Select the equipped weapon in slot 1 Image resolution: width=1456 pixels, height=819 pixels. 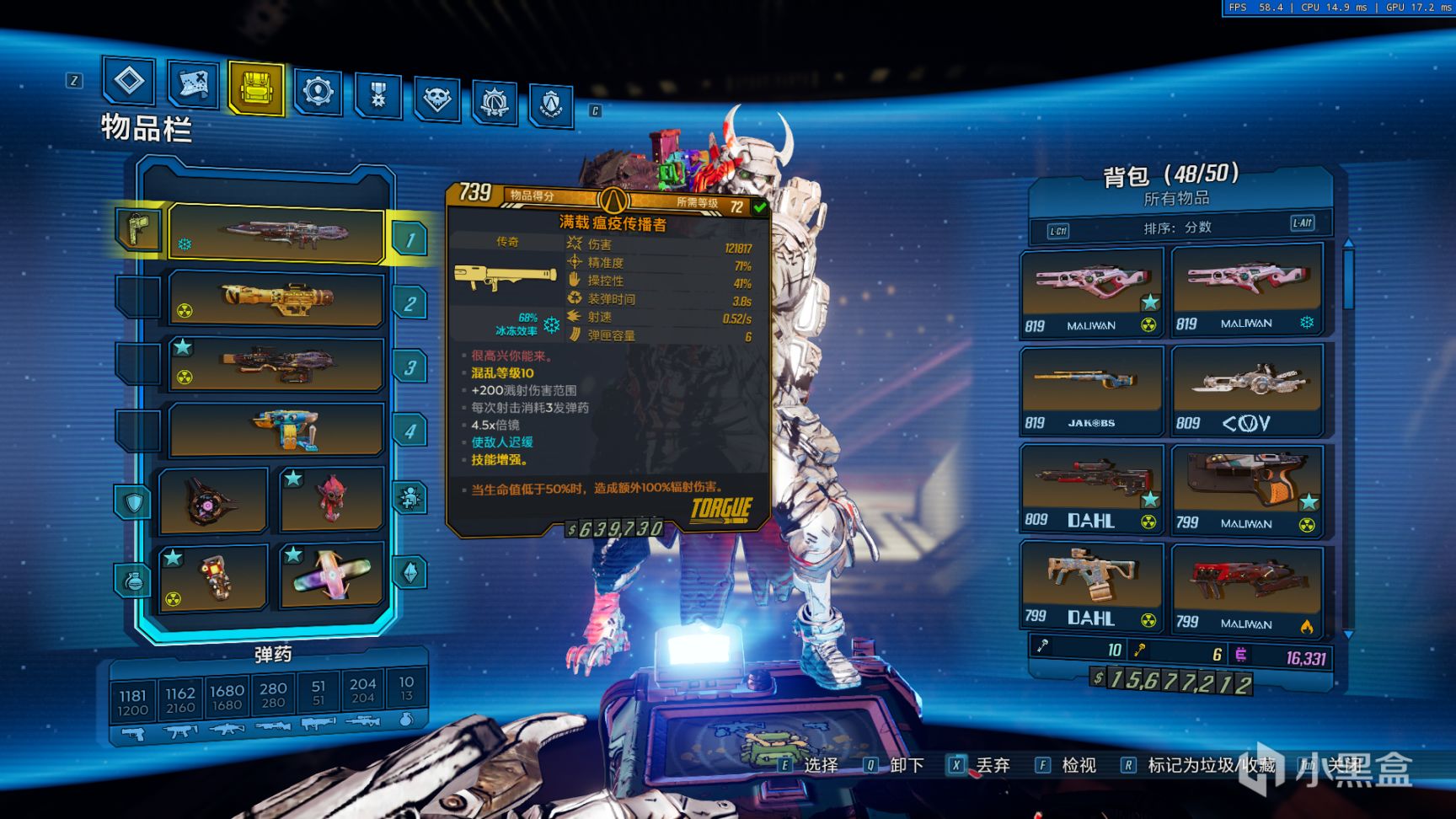click(276, 233)
